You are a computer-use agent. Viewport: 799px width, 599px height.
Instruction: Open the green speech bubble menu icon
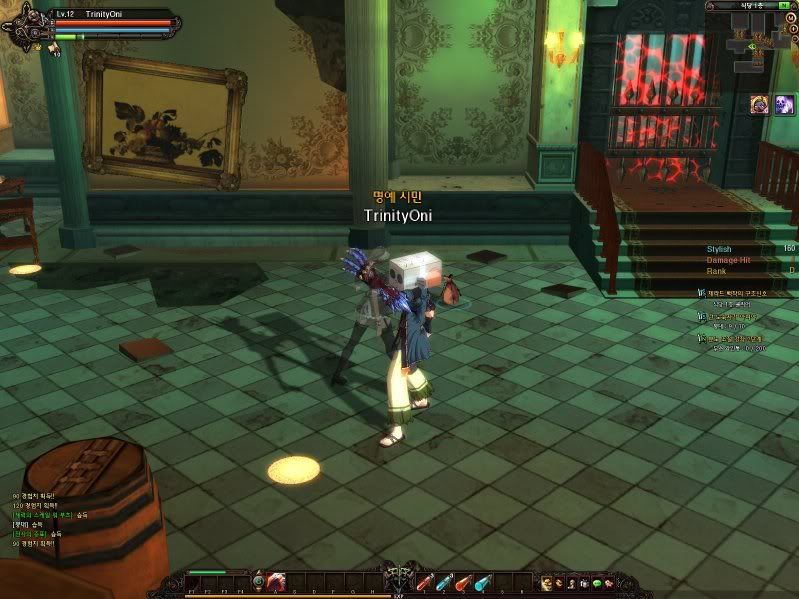[596, 583]
